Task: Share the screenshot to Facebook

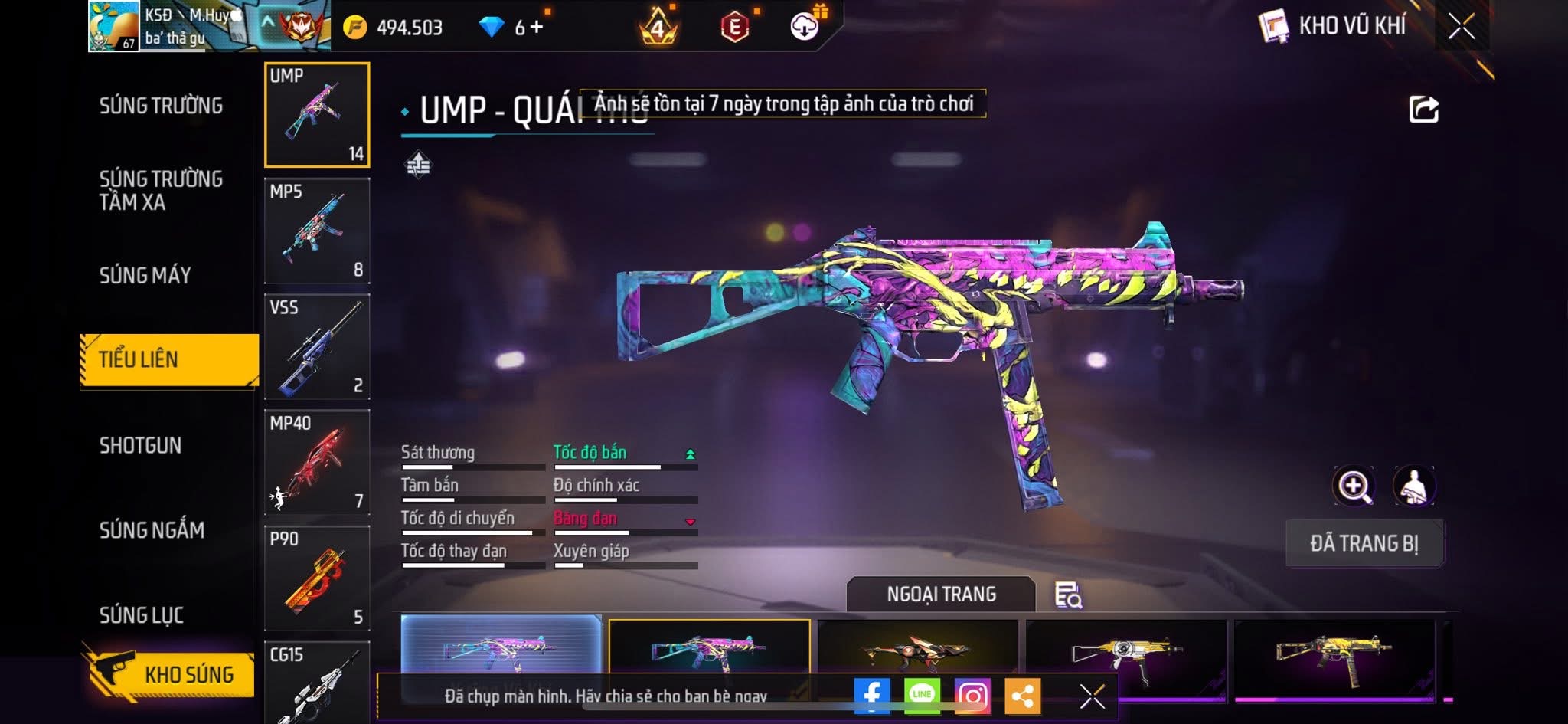Action: [x=872, y=696]
